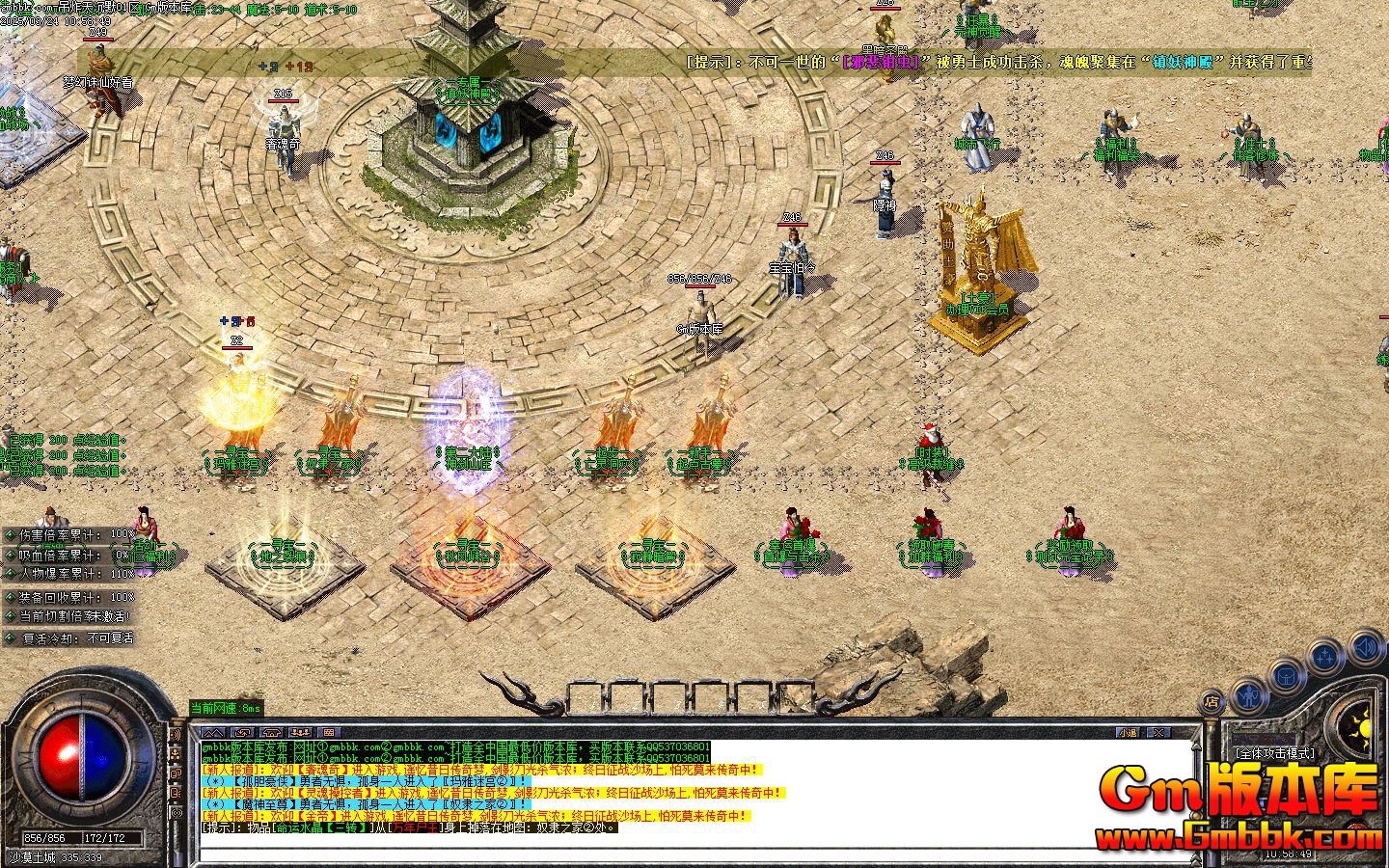1389x868 pixels.
Task: Click the house icon on the chat toolbar
Action: click(x=271, y=732)
